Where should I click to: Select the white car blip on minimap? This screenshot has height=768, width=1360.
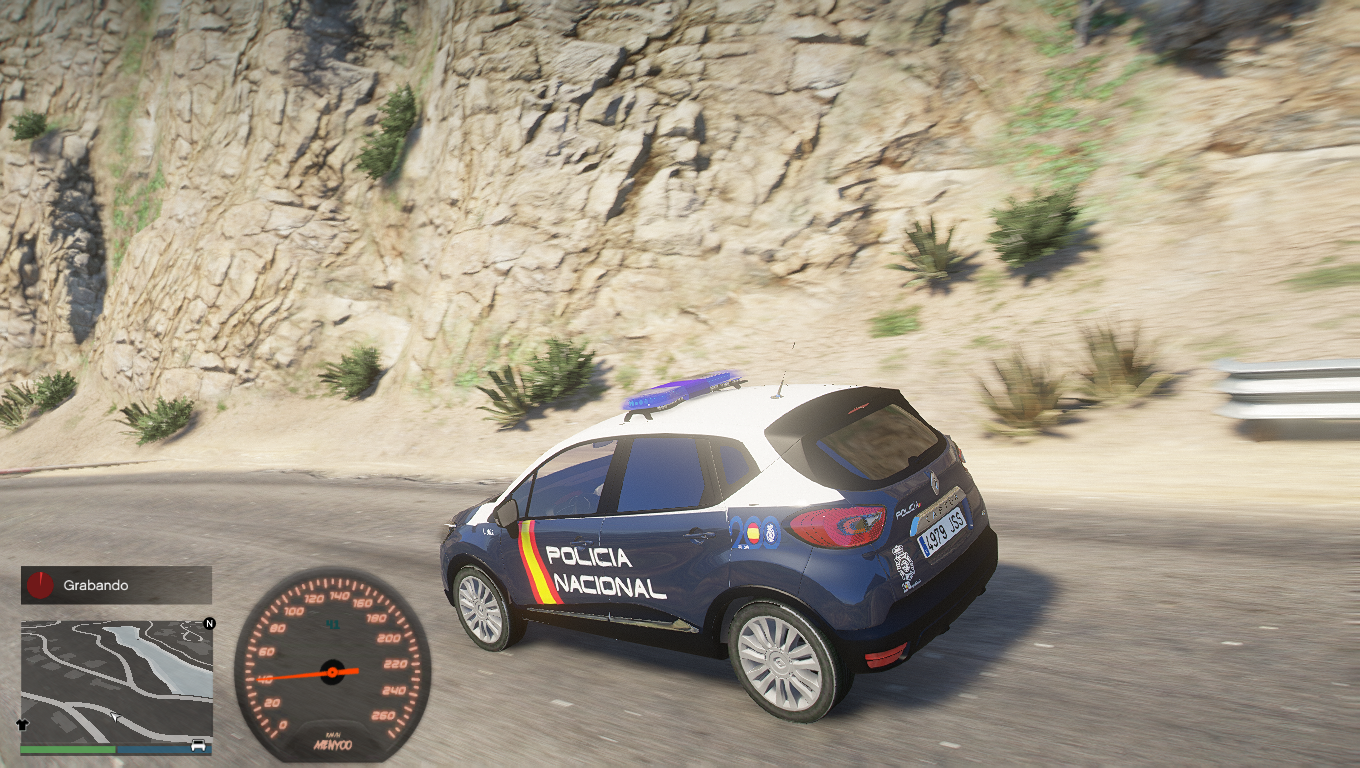click(x=198, y=745)
